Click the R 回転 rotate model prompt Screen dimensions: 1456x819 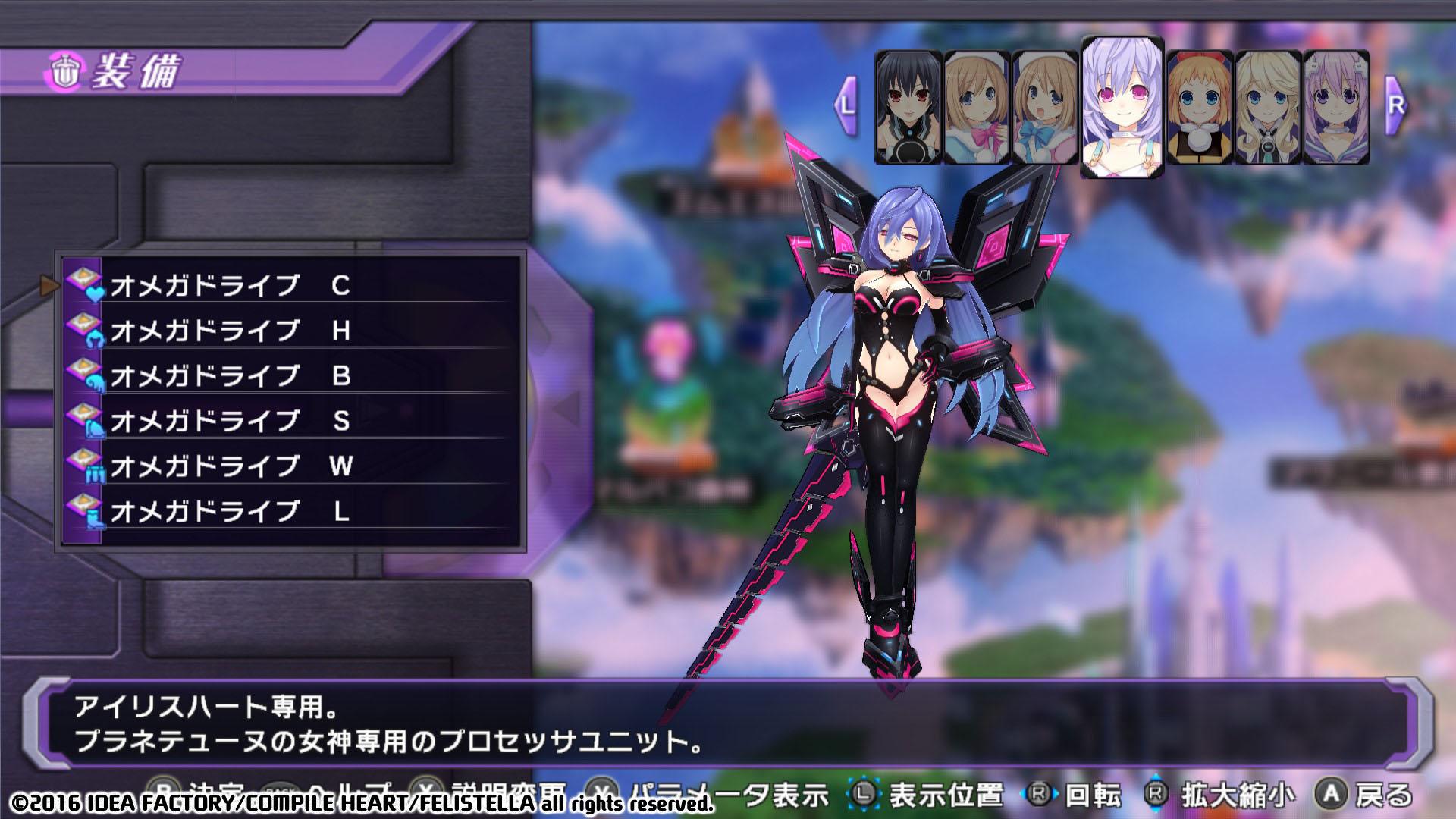1078,789
